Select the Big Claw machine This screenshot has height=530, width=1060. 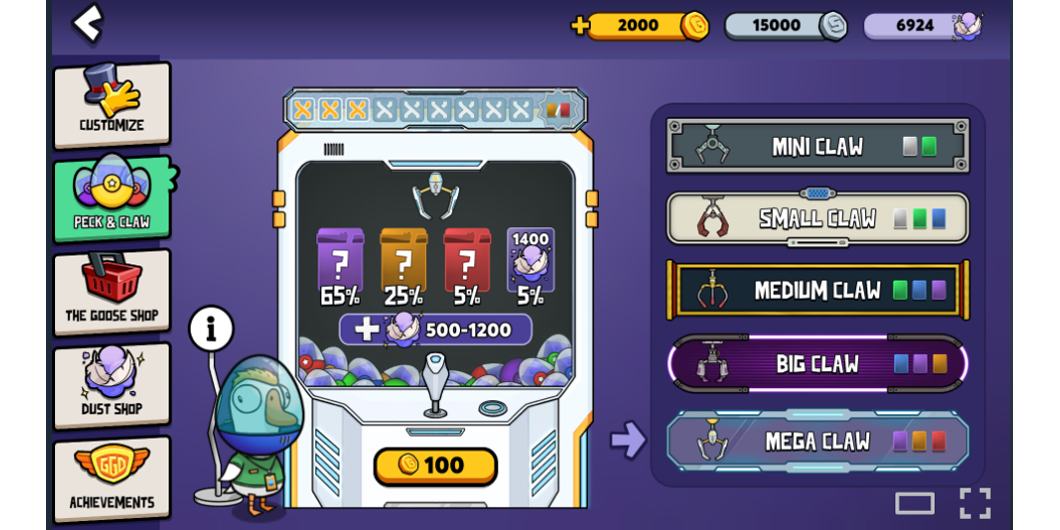pyautogui.click(x=817, y=364)
